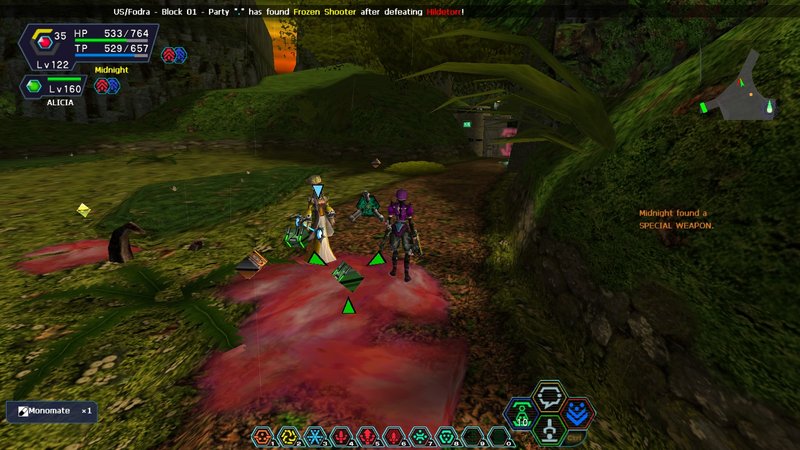This screenshot has width=800, height=450.
Task: Use the red technique in slot 4
Action: tap(341, 436)
